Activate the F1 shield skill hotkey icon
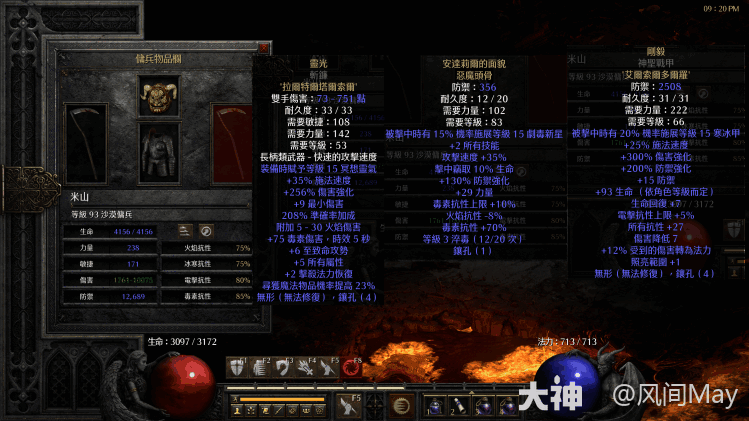 click(238, 367)
